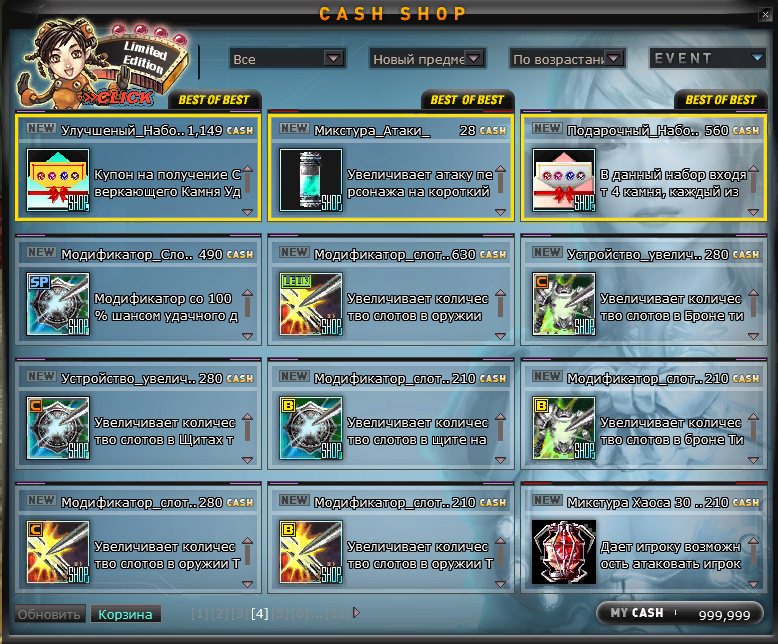Go to page 1 of the shop
Viewport: 778px width, 644px height.
pyautogui.click(x=199, y=613)
